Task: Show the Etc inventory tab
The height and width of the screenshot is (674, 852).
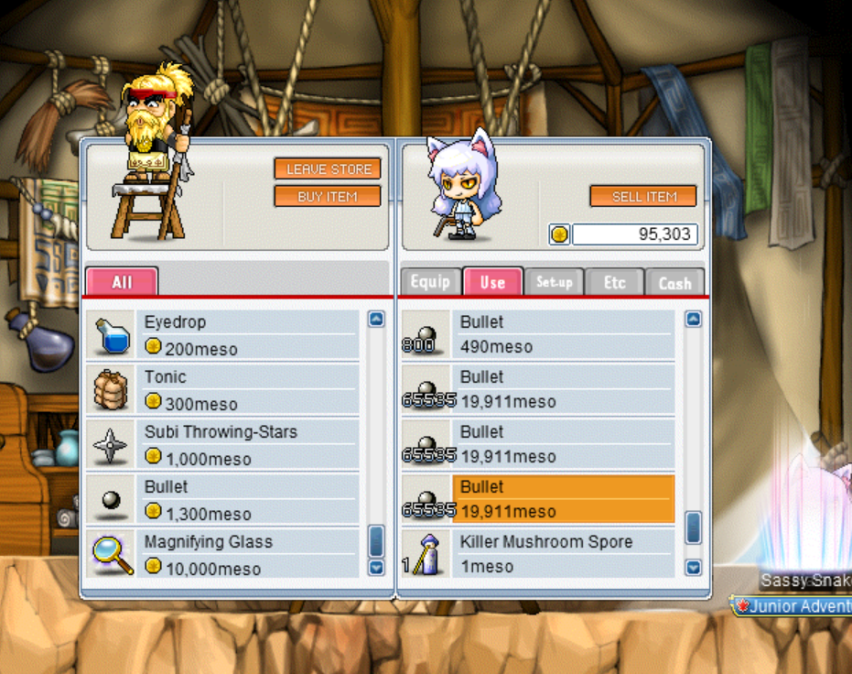Action: [614, 282]
